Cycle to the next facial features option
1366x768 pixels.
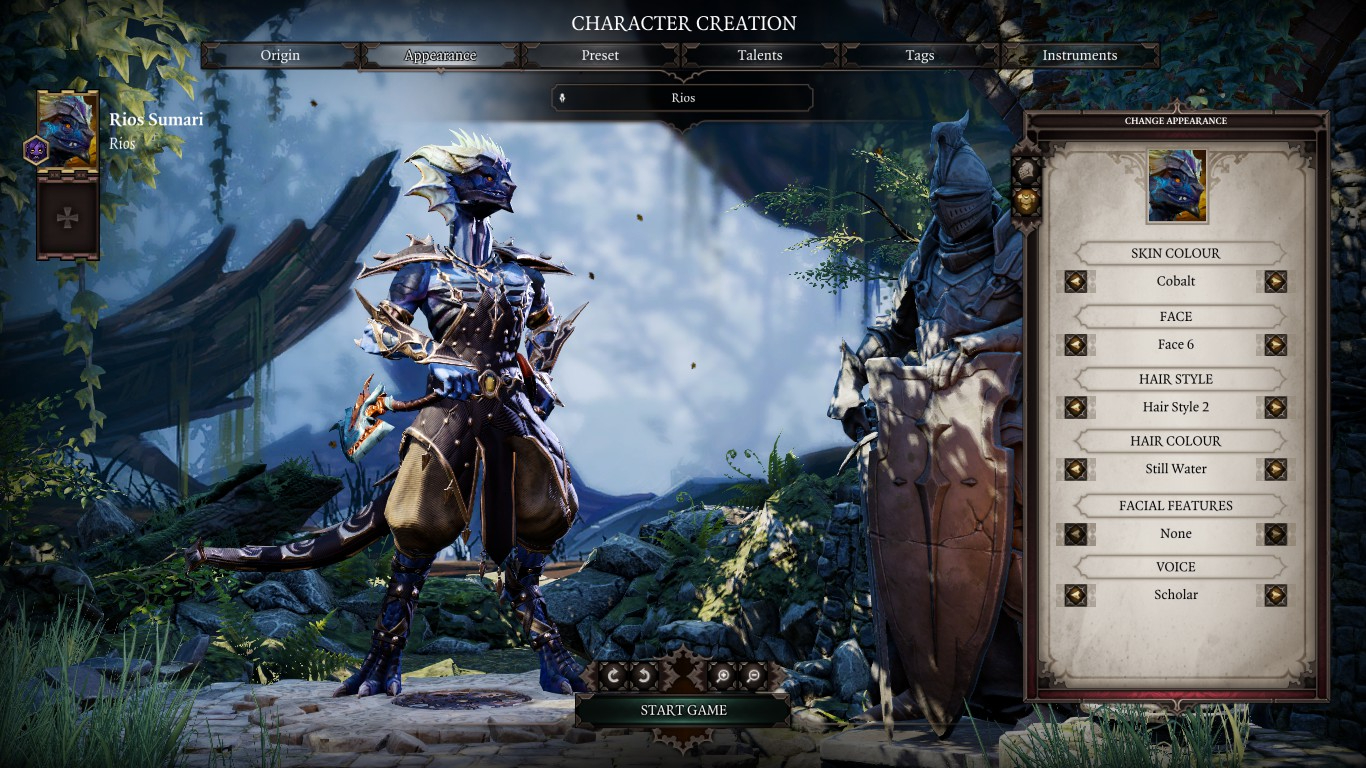click(1275, 534)
